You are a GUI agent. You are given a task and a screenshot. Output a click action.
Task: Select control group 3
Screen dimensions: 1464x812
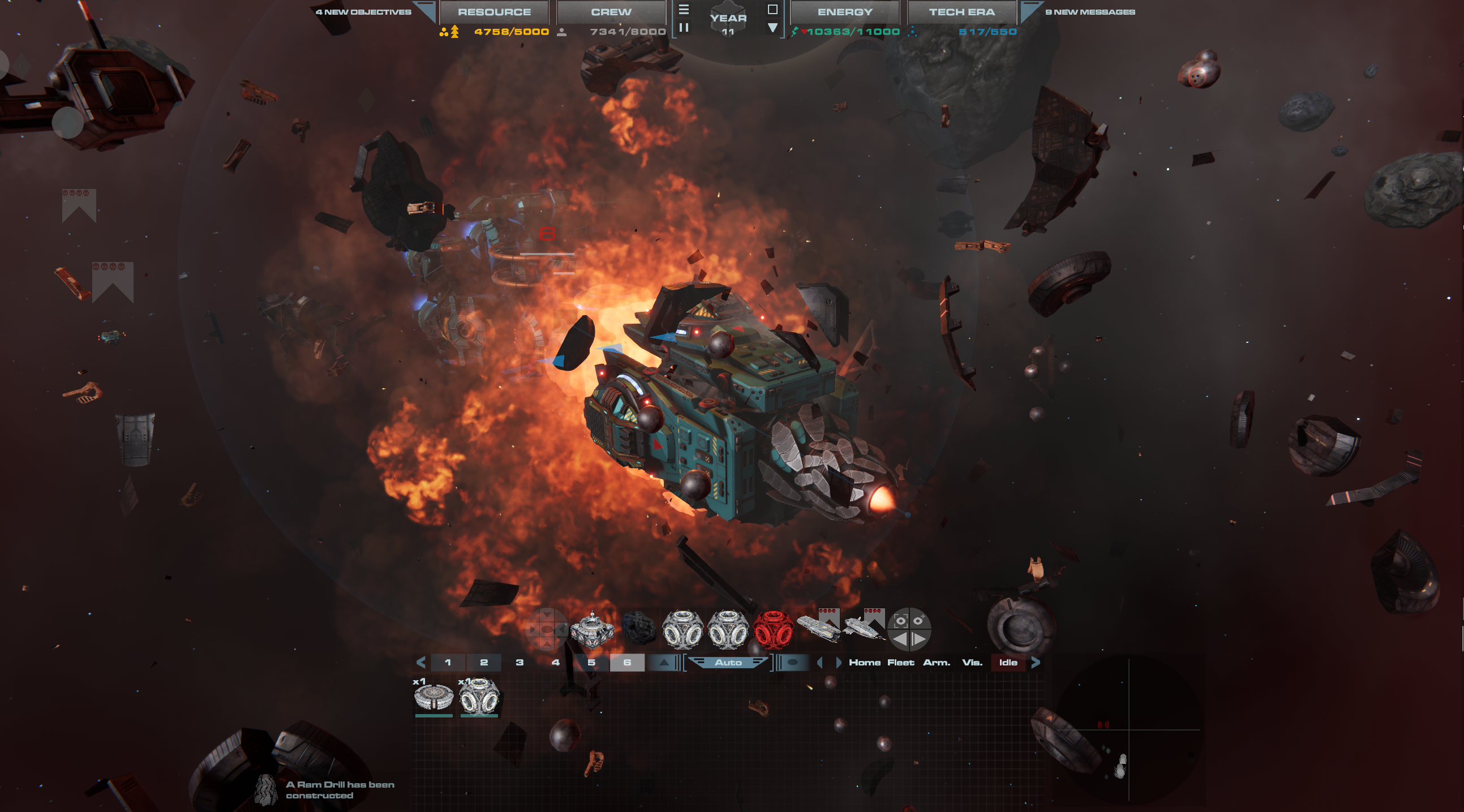point(520,663)
